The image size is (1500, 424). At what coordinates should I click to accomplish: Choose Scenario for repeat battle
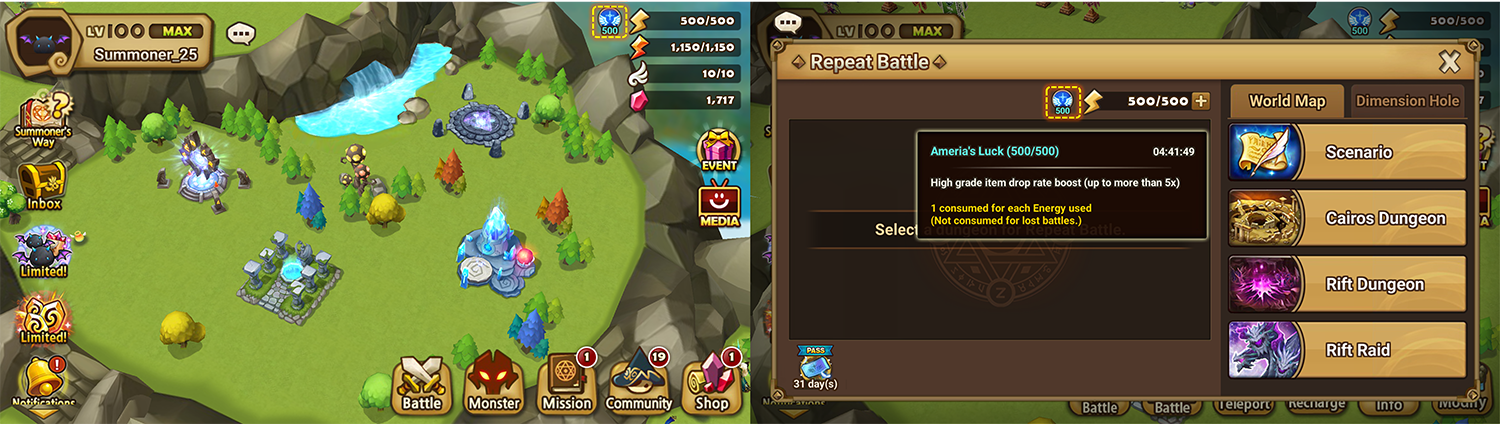tap(1346, 152)
